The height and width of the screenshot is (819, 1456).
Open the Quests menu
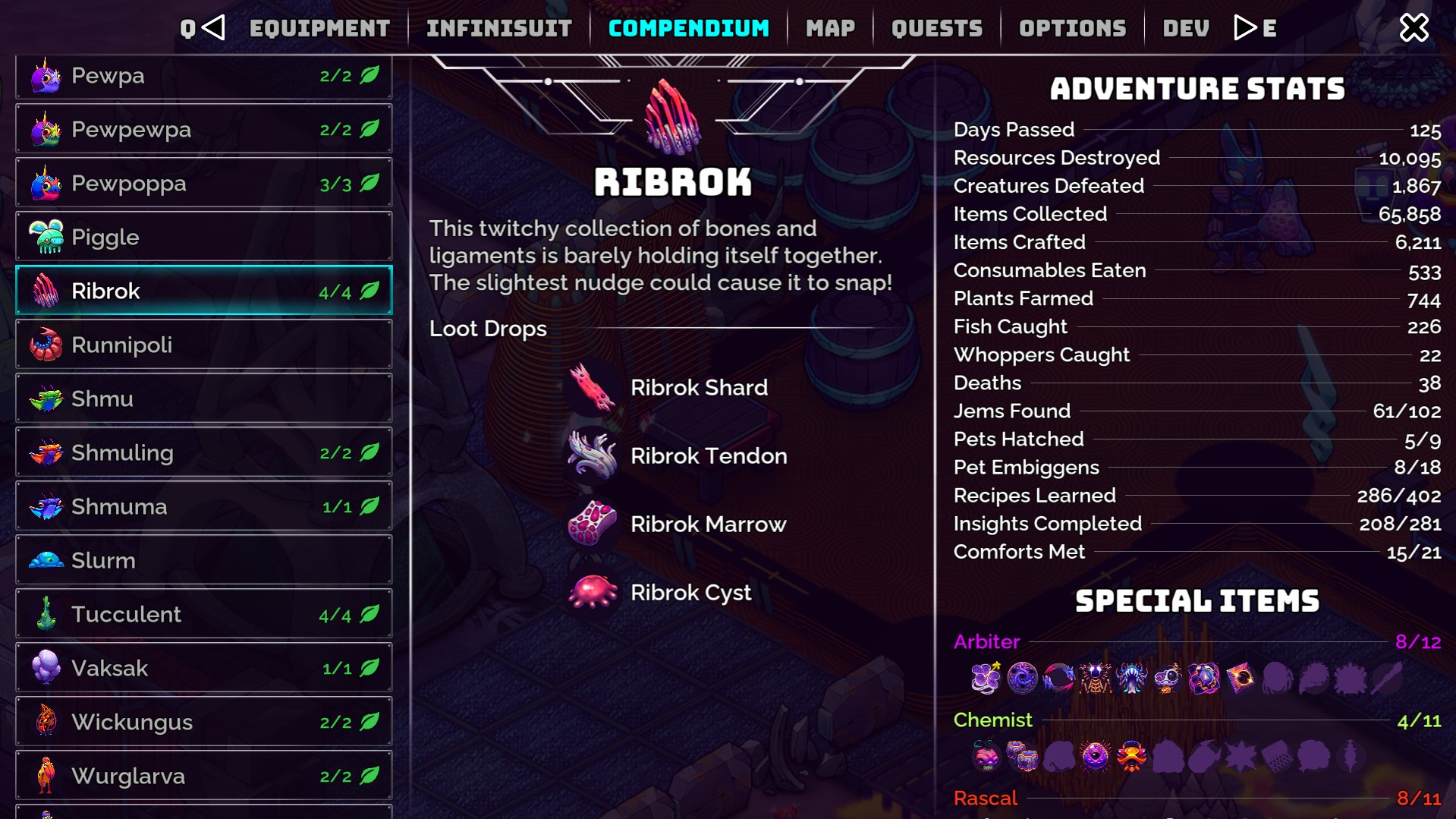[x=936, y=27]
